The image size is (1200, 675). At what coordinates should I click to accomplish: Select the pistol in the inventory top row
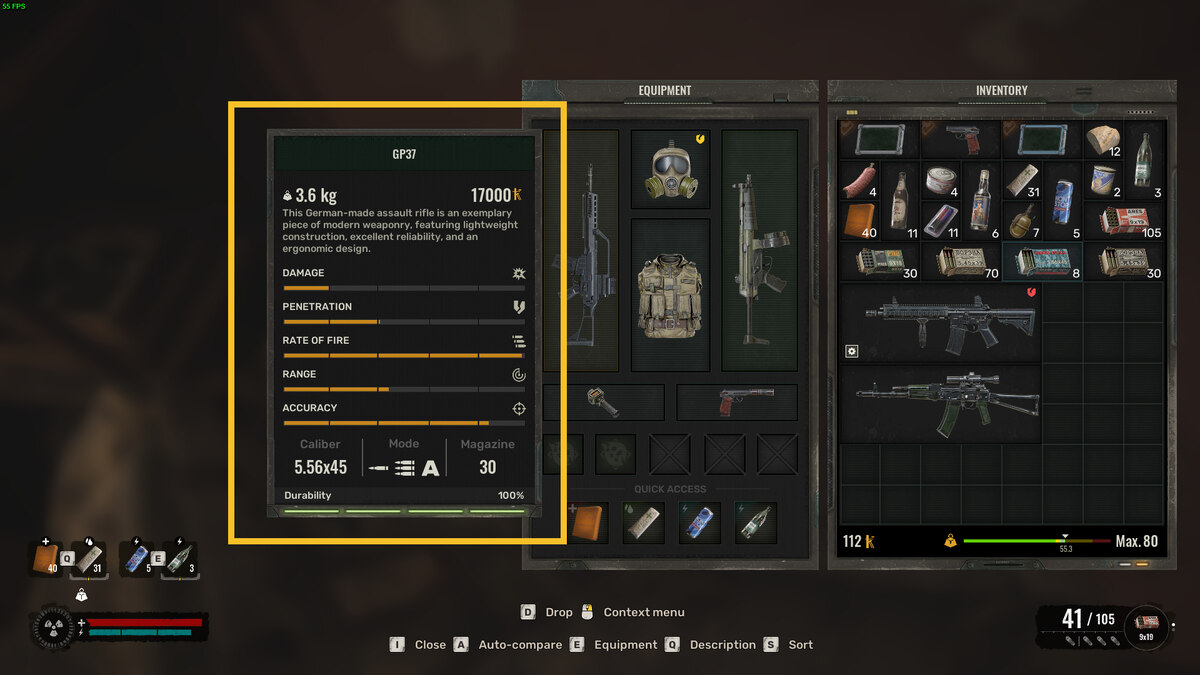tap(961, 139)
